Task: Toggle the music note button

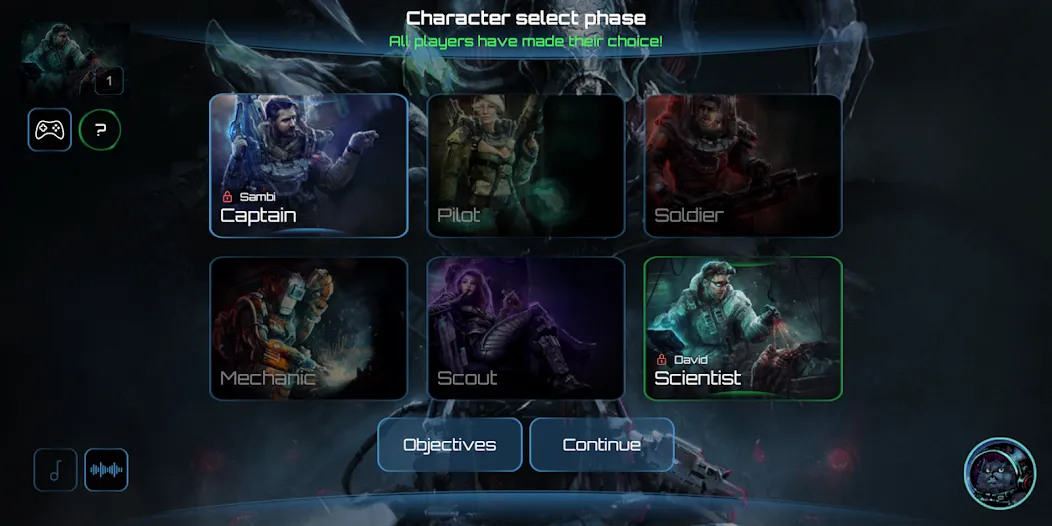Action: pyautogui.click(x=56, y=470)
